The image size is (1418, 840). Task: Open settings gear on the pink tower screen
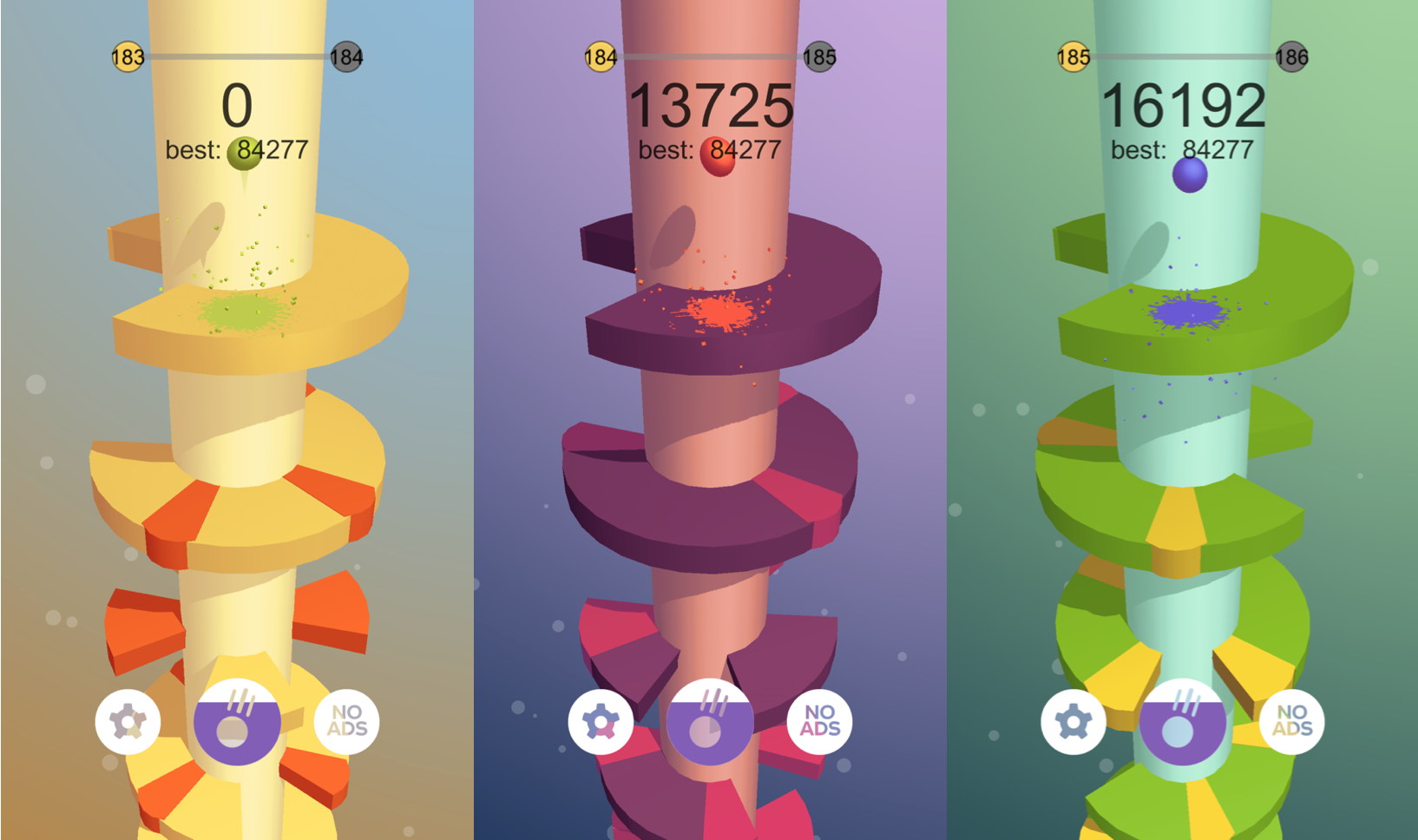(x=601, y=721)
